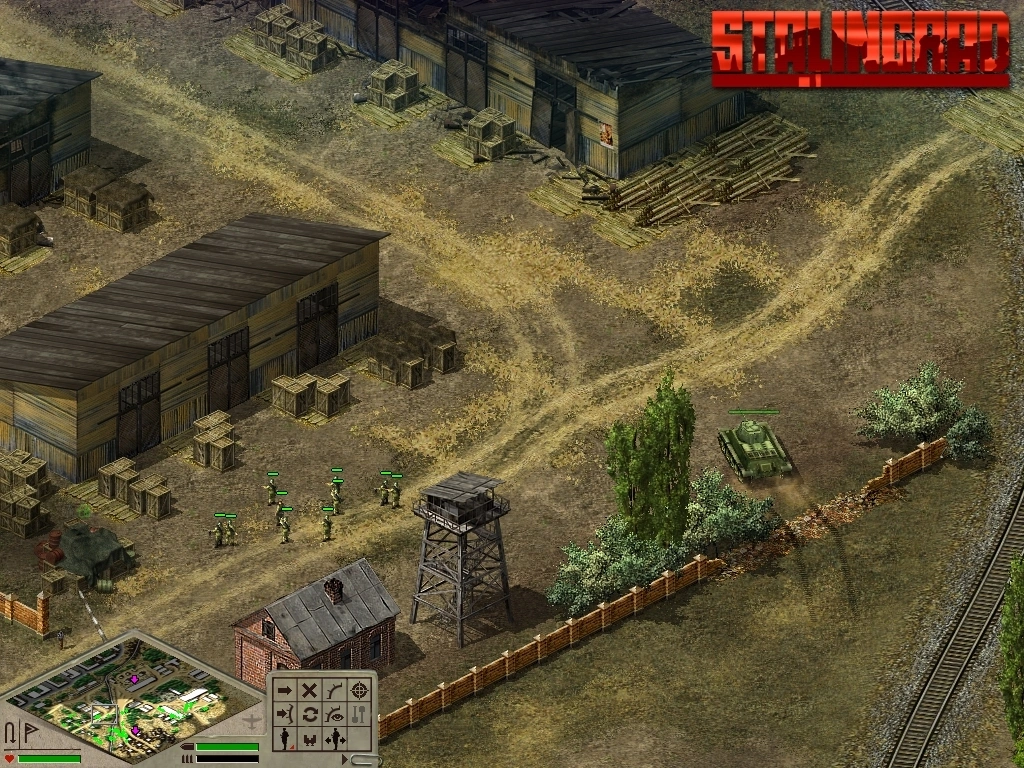Click the shovel entrench command
The width and height of the screenshot is (1024, 768).
pyautogui.click(x=360, y=714)
